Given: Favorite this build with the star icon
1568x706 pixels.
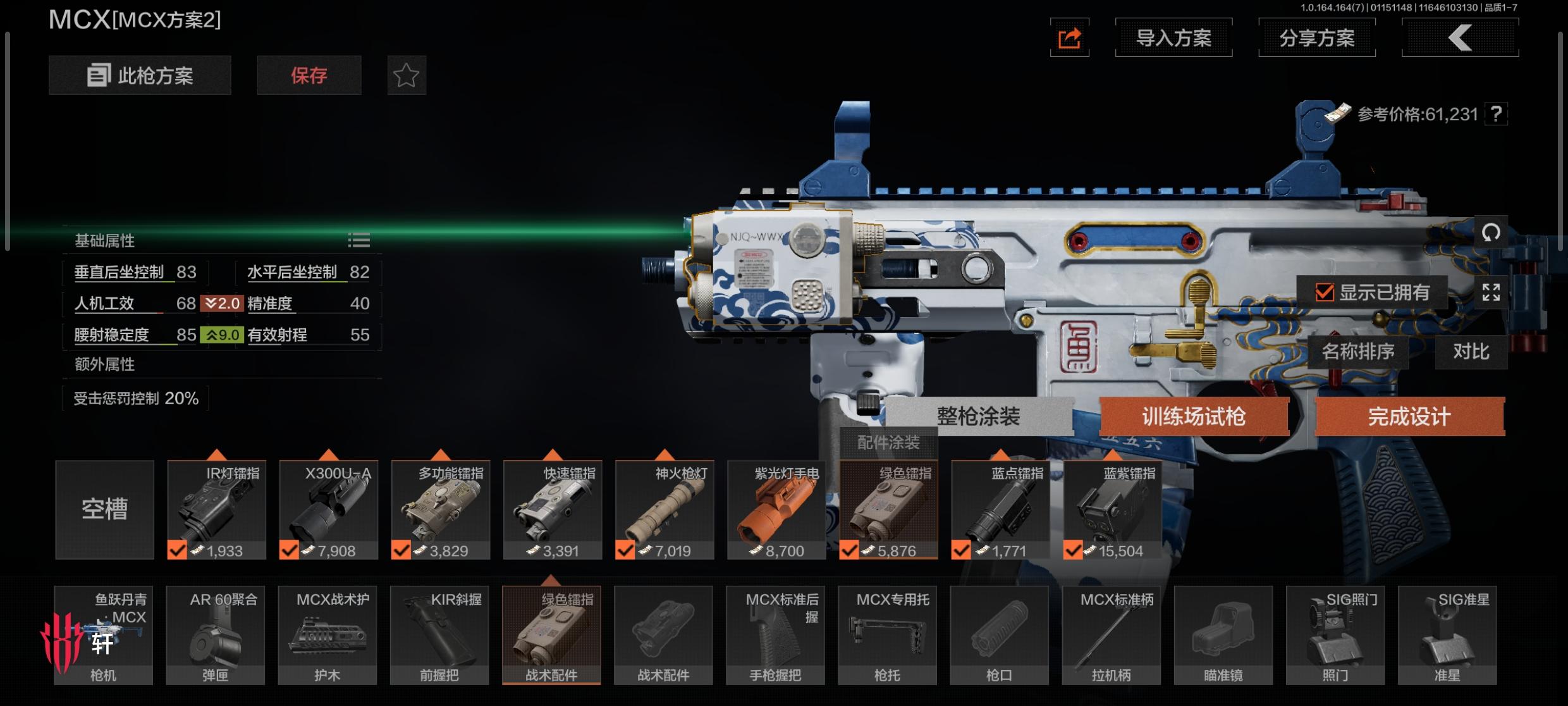Looking at the screenshot, I should pos(407,76).
